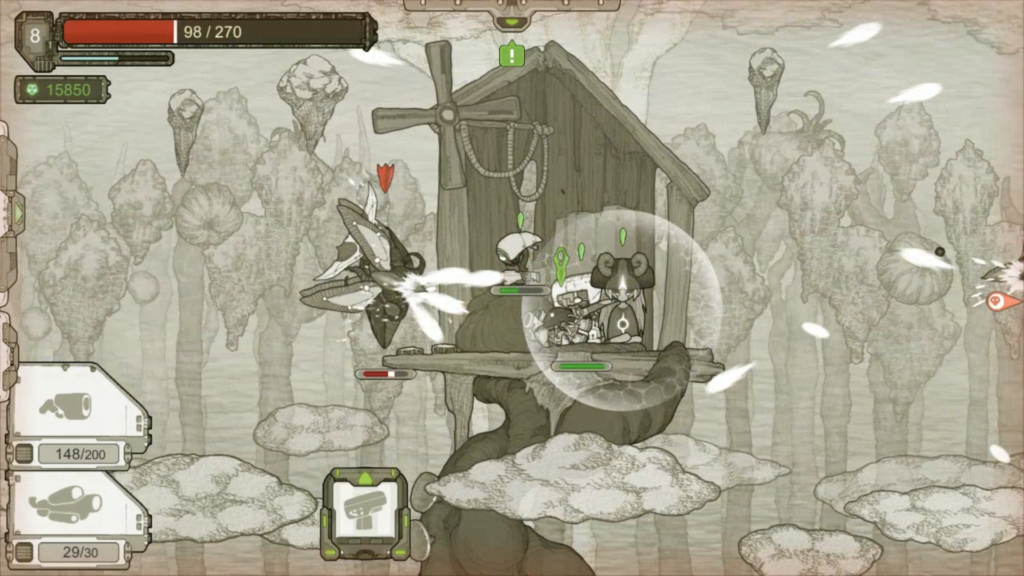Select the triple-barrel launcher weapon slot
1024x576 pixels.
(66, 504)
